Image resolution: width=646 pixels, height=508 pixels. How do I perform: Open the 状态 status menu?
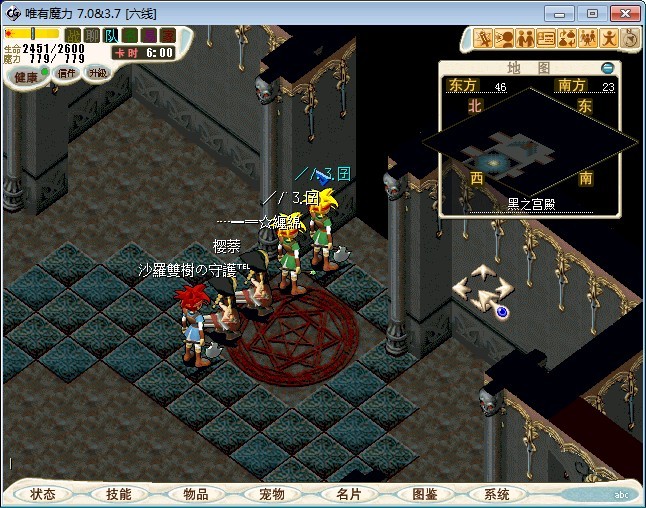click(43, 494)
